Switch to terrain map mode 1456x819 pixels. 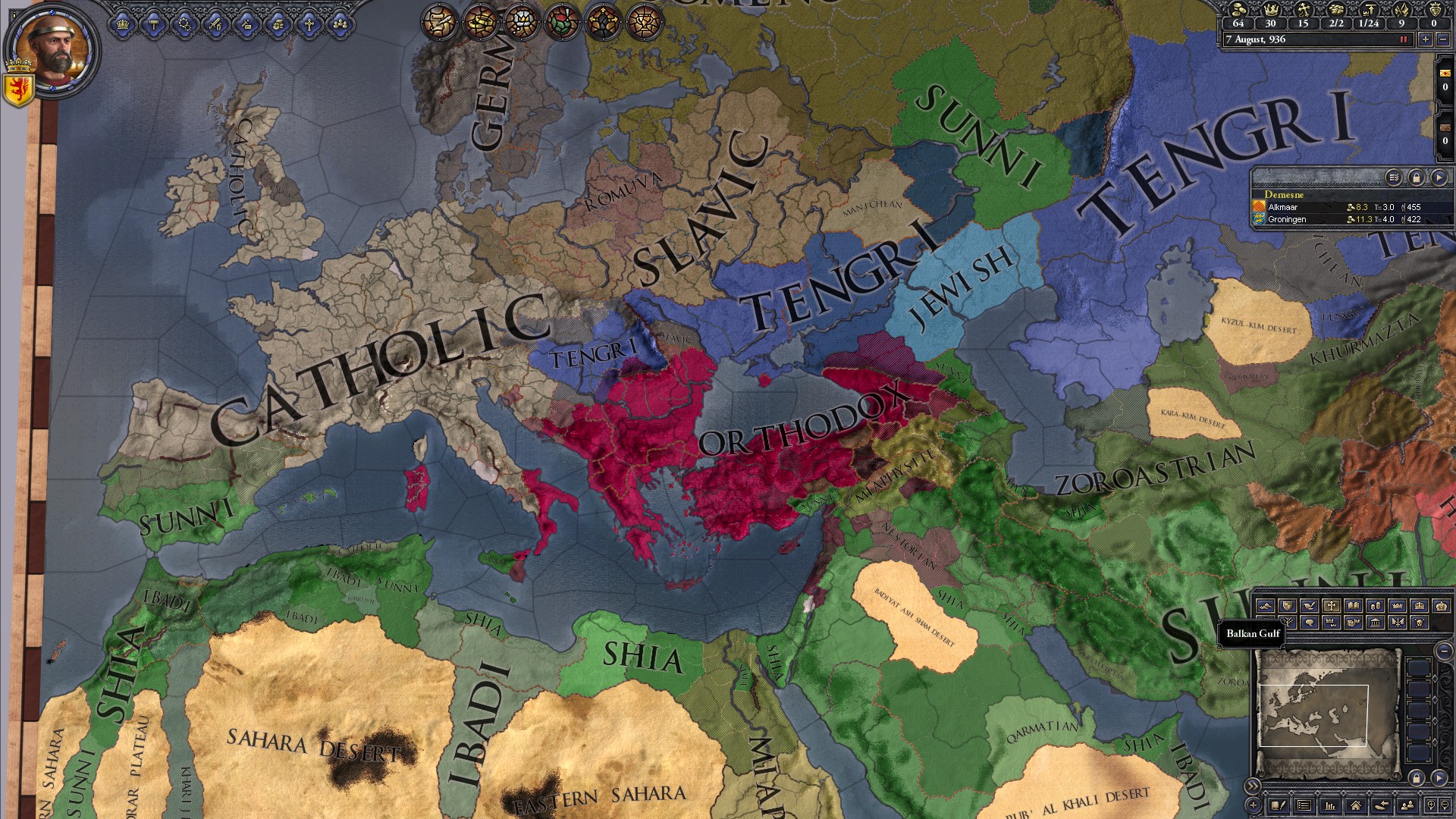tap(1266, 606)
